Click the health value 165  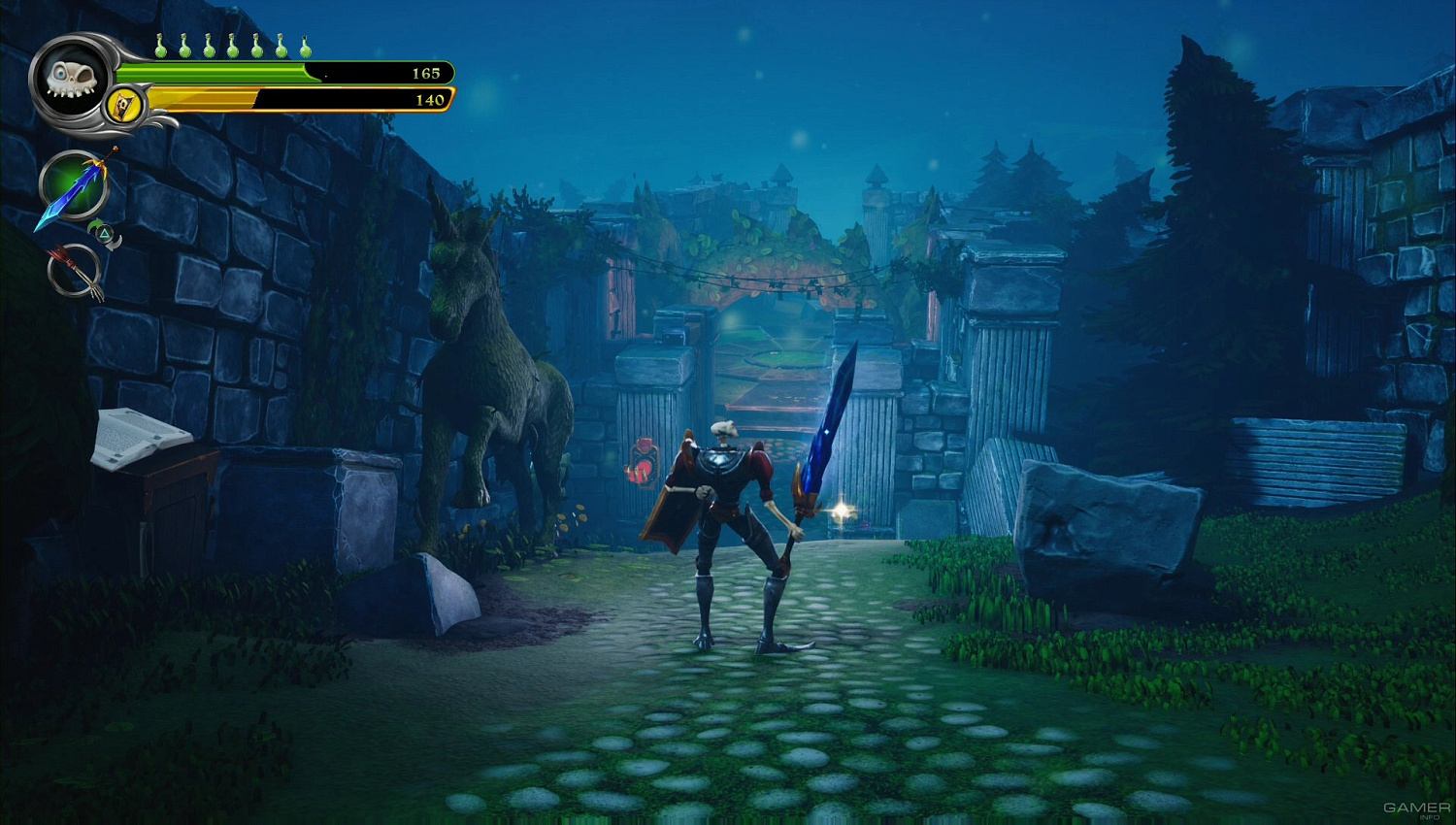tap(425, 72)
